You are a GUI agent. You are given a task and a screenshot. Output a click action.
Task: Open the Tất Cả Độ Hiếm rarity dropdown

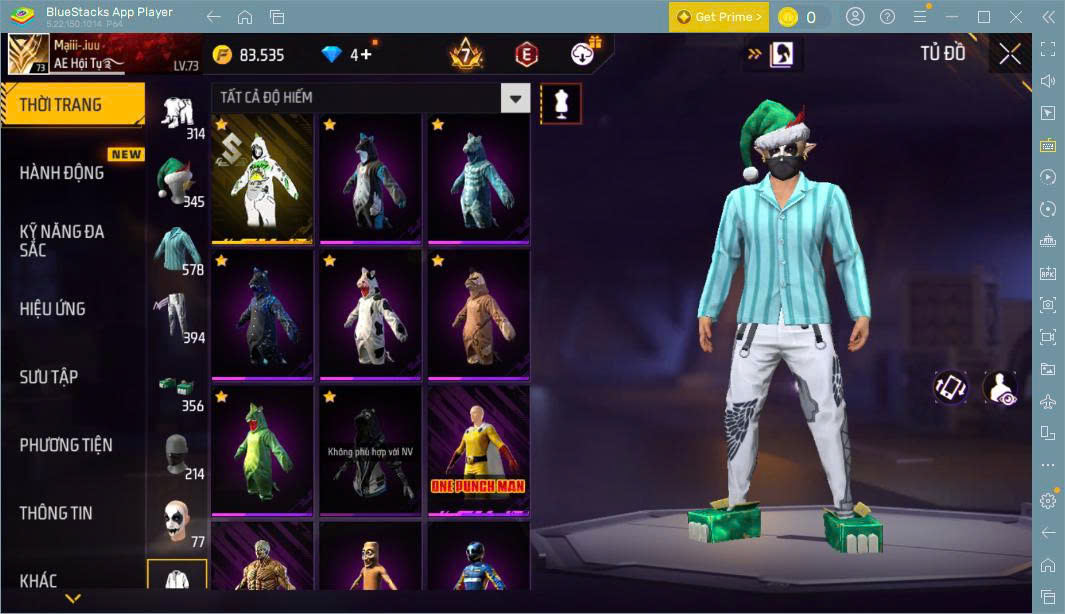coord(370,98)
